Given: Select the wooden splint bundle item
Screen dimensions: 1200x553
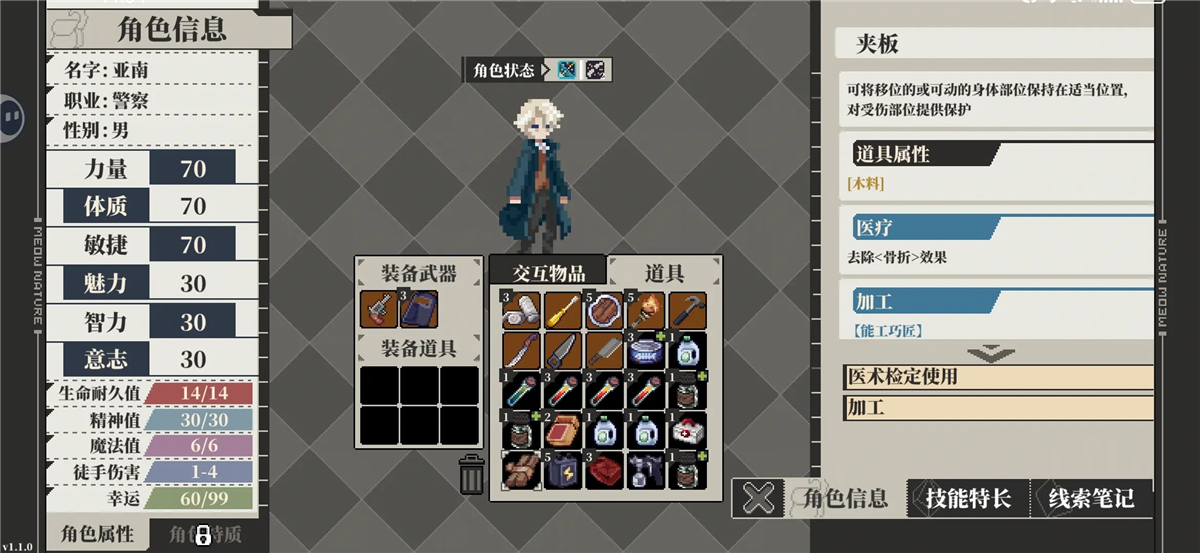Looking at the screenshot, I should 522,471.
